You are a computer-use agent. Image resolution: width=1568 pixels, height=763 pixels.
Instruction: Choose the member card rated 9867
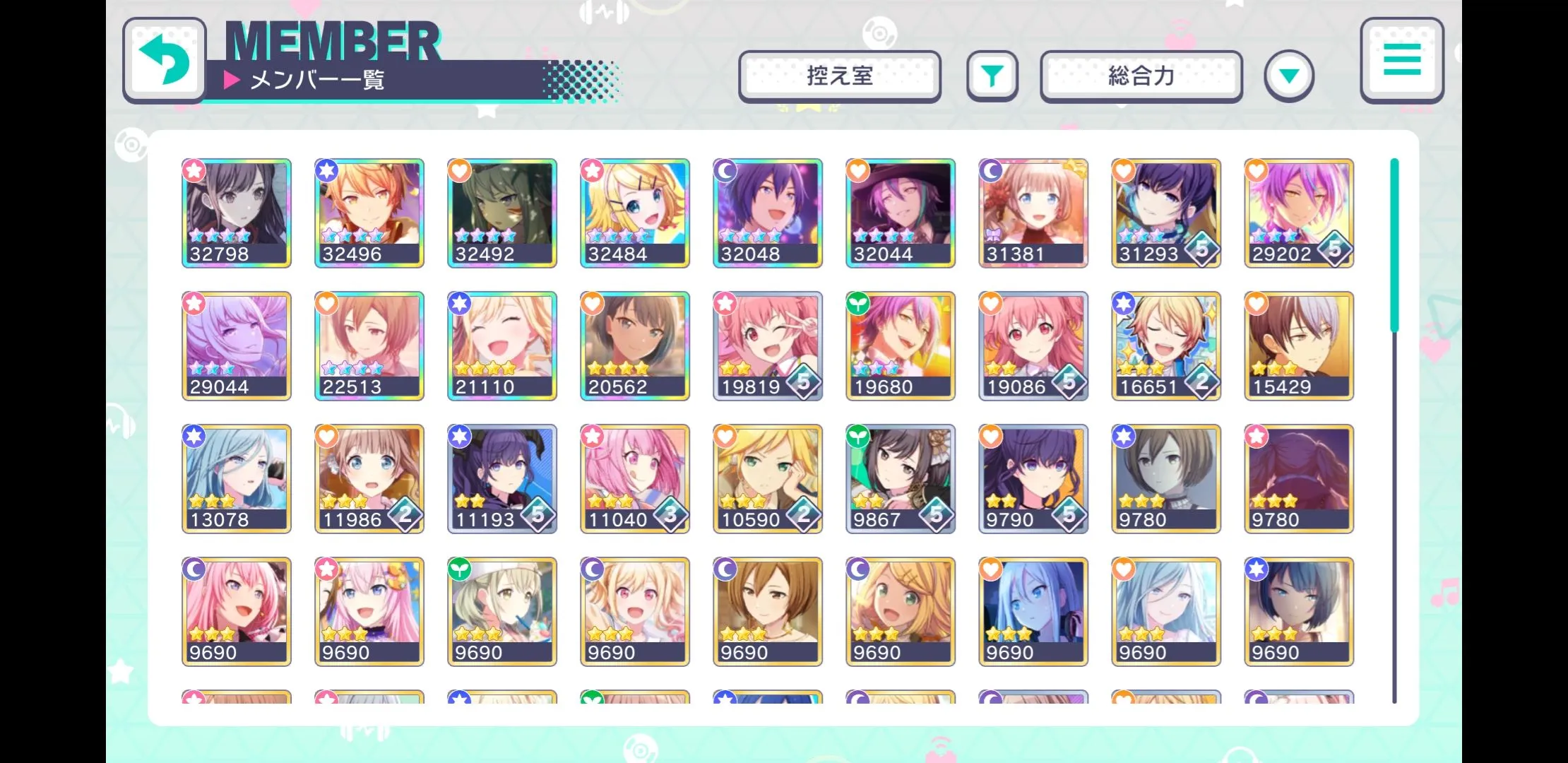click(901, 479)
